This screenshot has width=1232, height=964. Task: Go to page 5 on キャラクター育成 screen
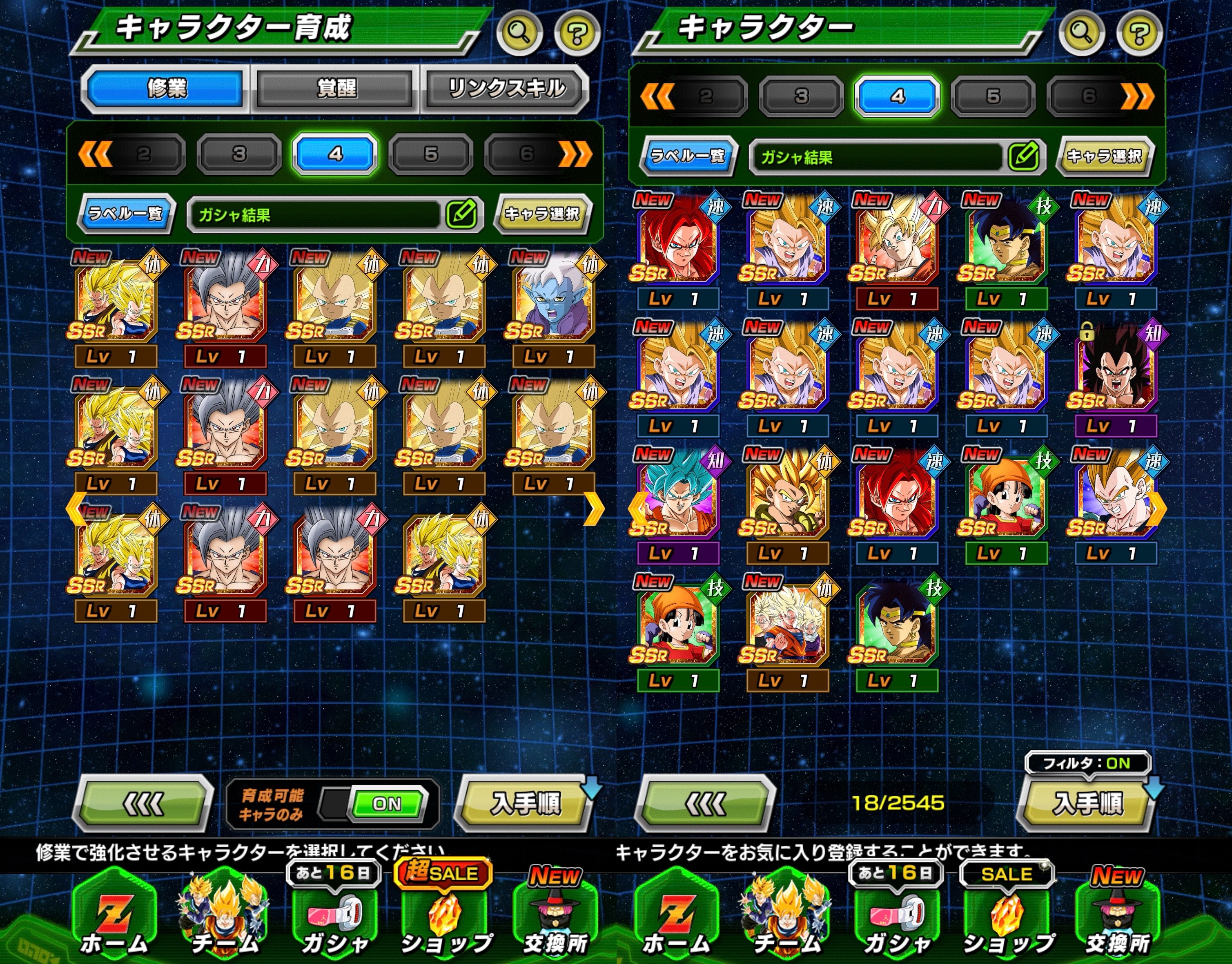pos(431,154)
